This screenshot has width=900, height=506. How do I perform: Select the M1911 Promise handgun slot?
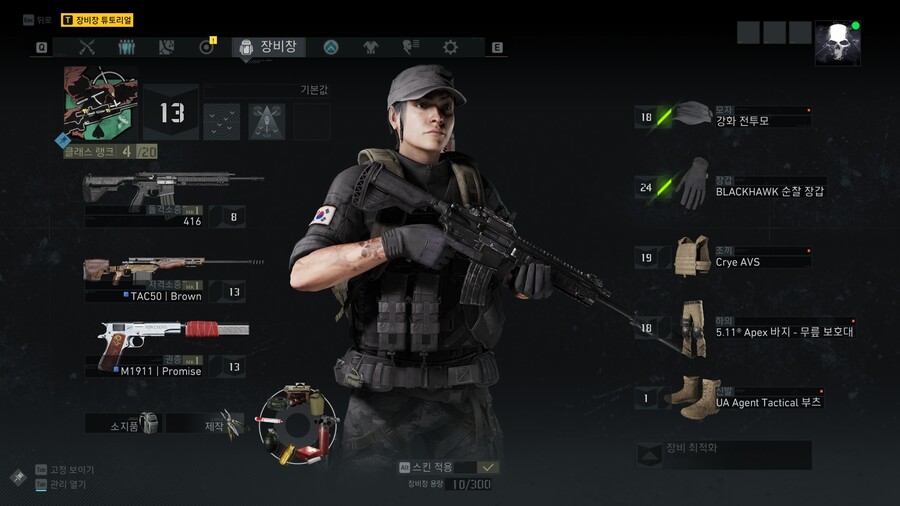[x=165, y=349]
